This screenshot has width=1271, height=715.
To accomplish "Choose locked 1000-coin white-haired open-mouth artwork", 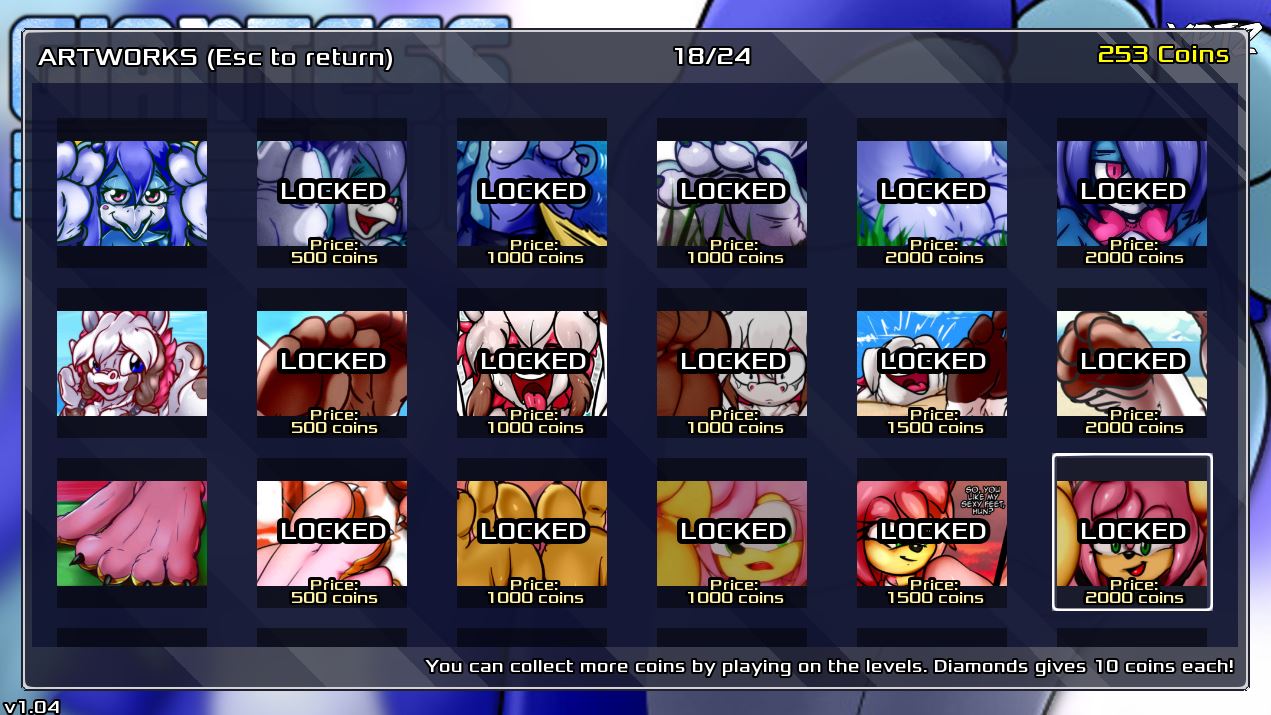I will [x=532, y=363].
